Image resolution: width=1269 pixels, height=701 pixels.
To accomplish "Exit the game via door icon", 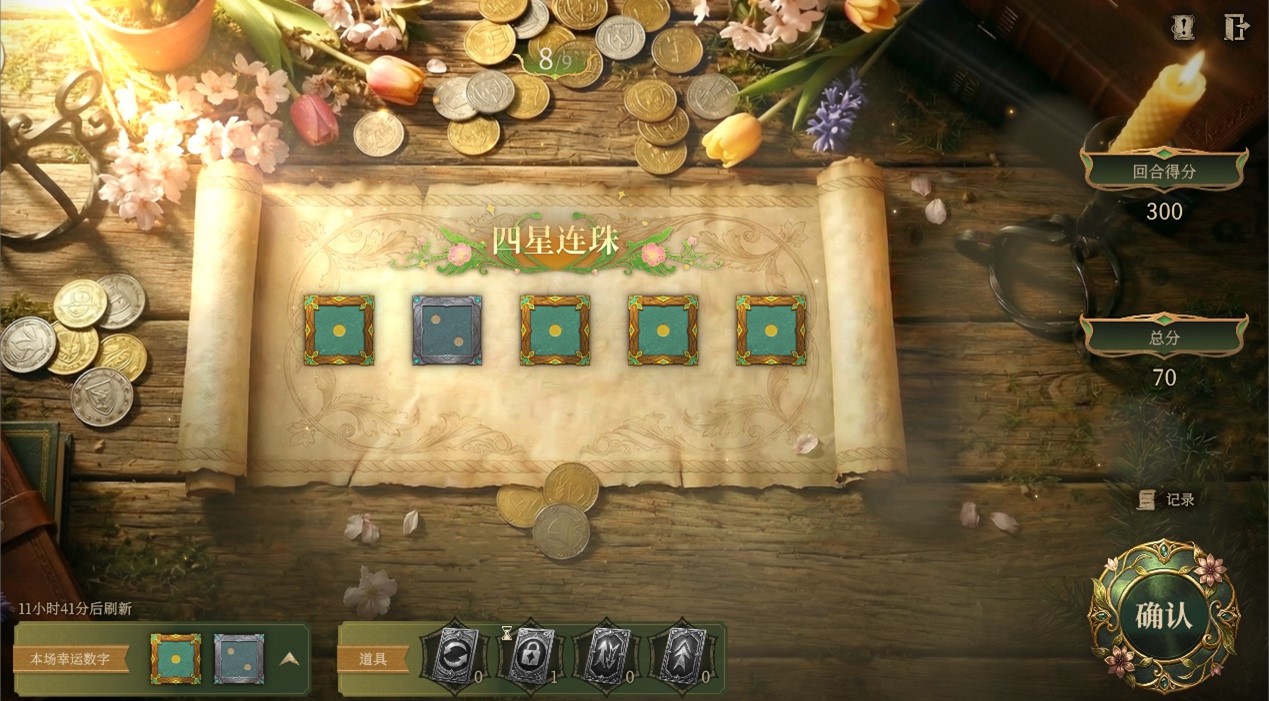I will pos(1236,28).
